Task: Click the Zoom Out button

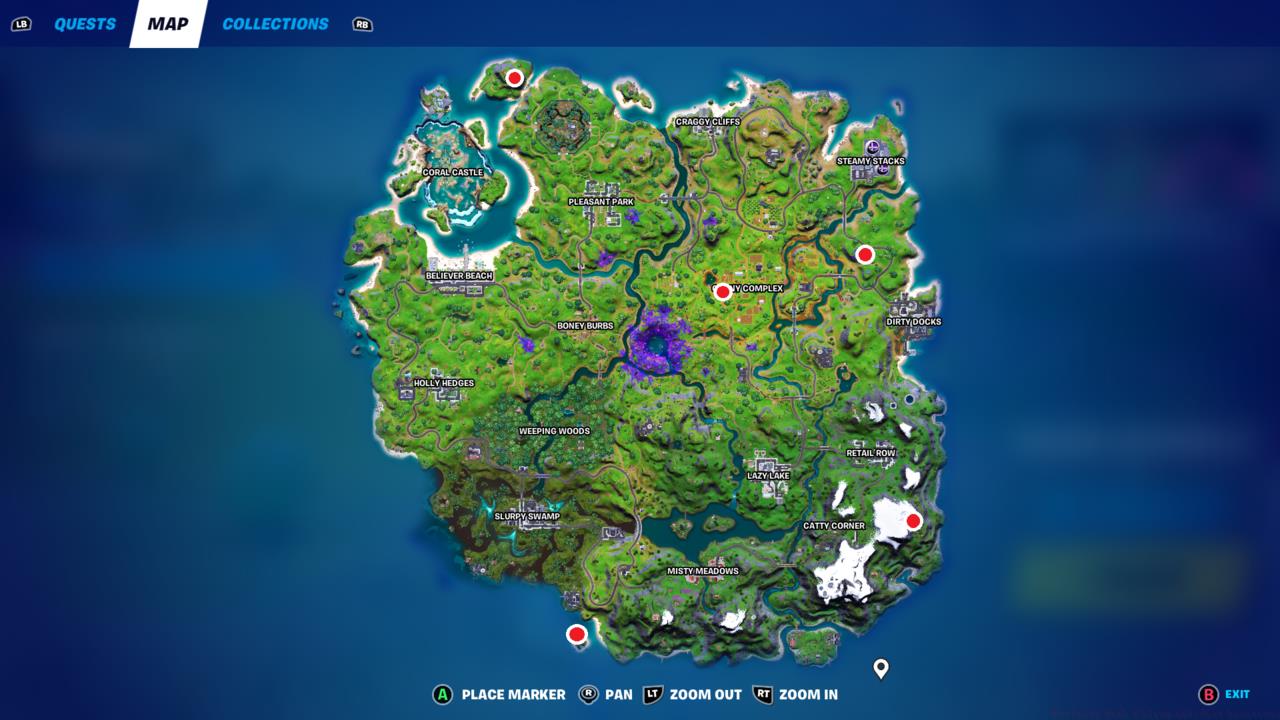Action: 689,694
